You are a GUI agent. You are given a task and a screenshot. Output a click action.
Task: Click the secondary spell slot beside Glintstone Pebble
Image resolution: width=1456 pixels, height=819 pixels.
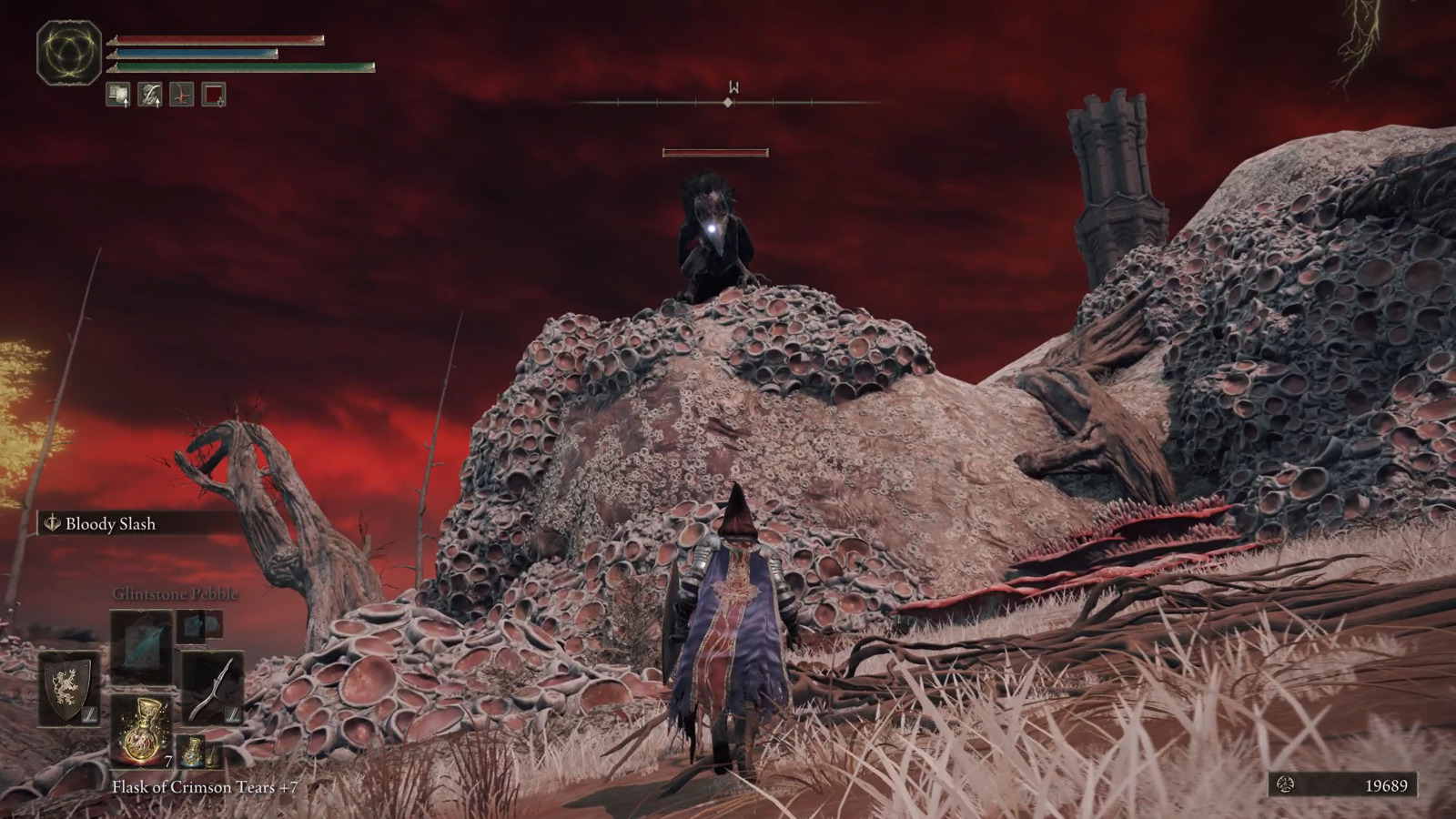[191, 628]
